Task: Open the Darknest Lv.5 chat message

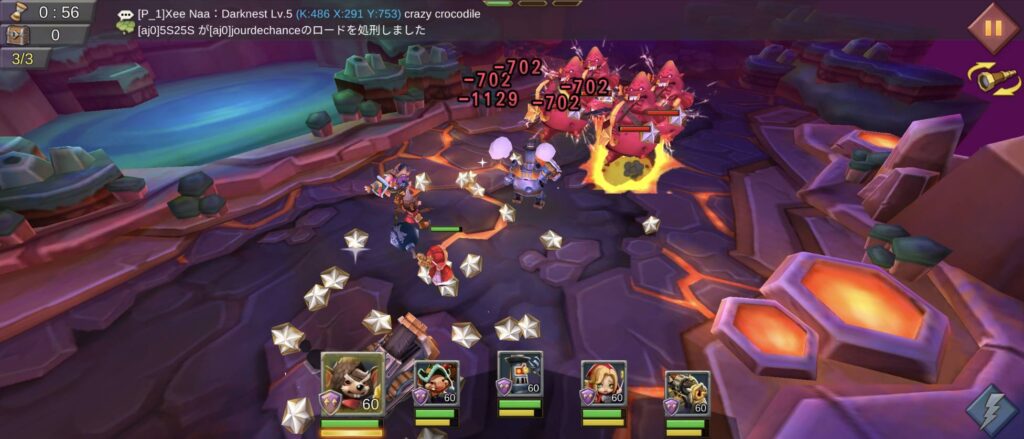Action: coord(308,15)
